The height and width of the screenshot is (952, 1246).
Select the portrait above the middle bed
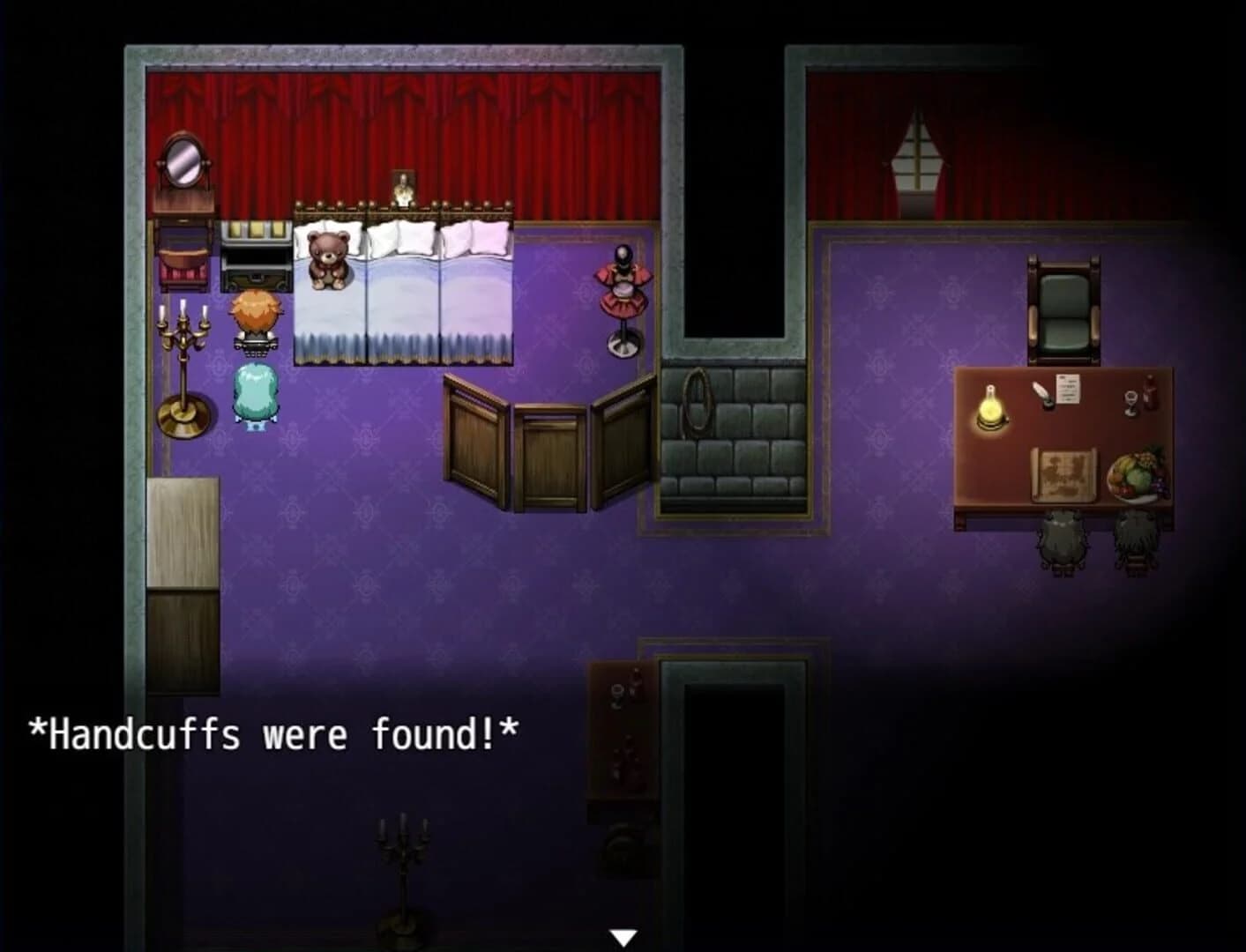[402, 188]
